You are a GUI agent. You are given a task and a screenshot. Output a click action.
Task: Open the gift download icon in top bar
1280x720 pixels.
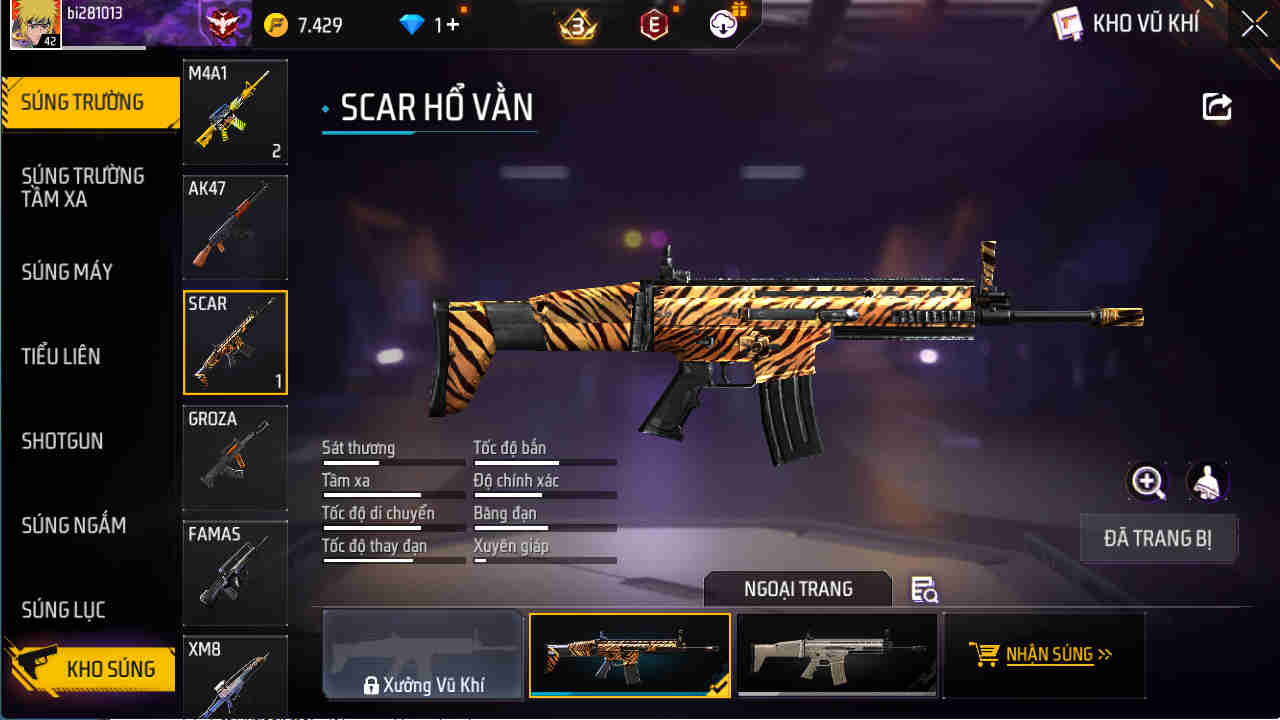tap(725, 24)
